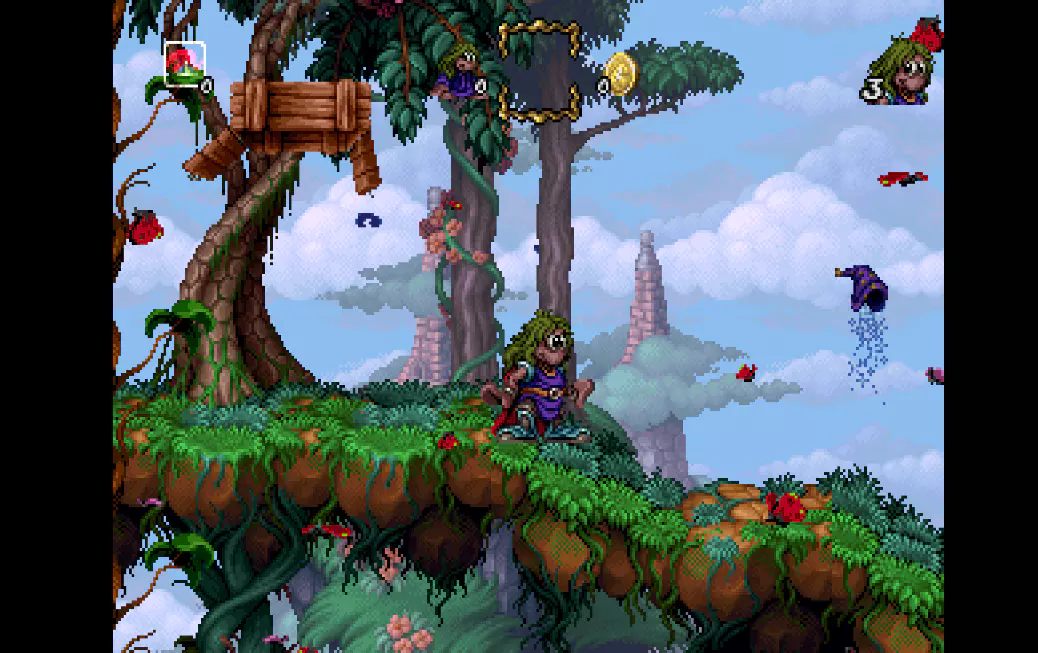Select the empty golden ornate frame
Viewport: 1038px width, 653px height.
(x=539, y=70)
